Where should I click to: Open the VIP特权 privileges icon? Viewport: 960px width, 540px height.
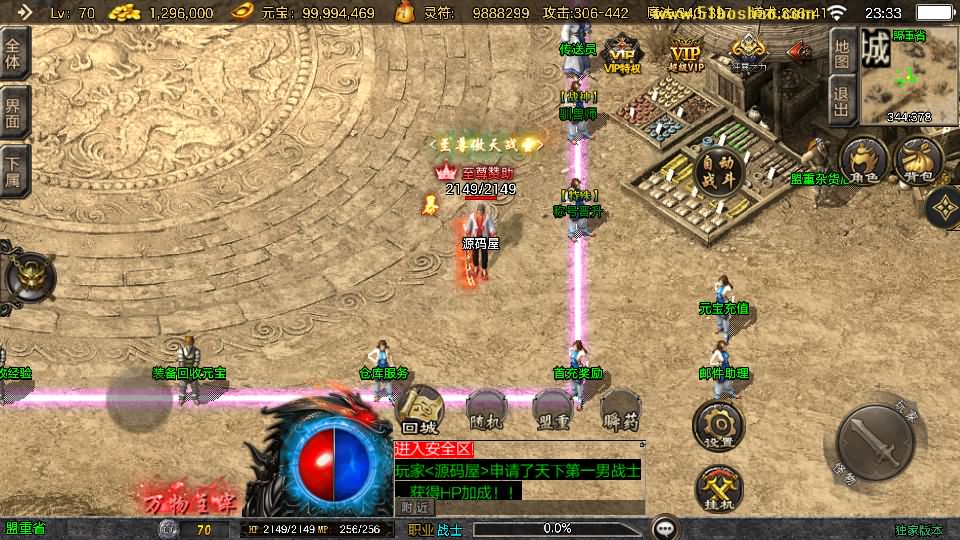[623, 55]
